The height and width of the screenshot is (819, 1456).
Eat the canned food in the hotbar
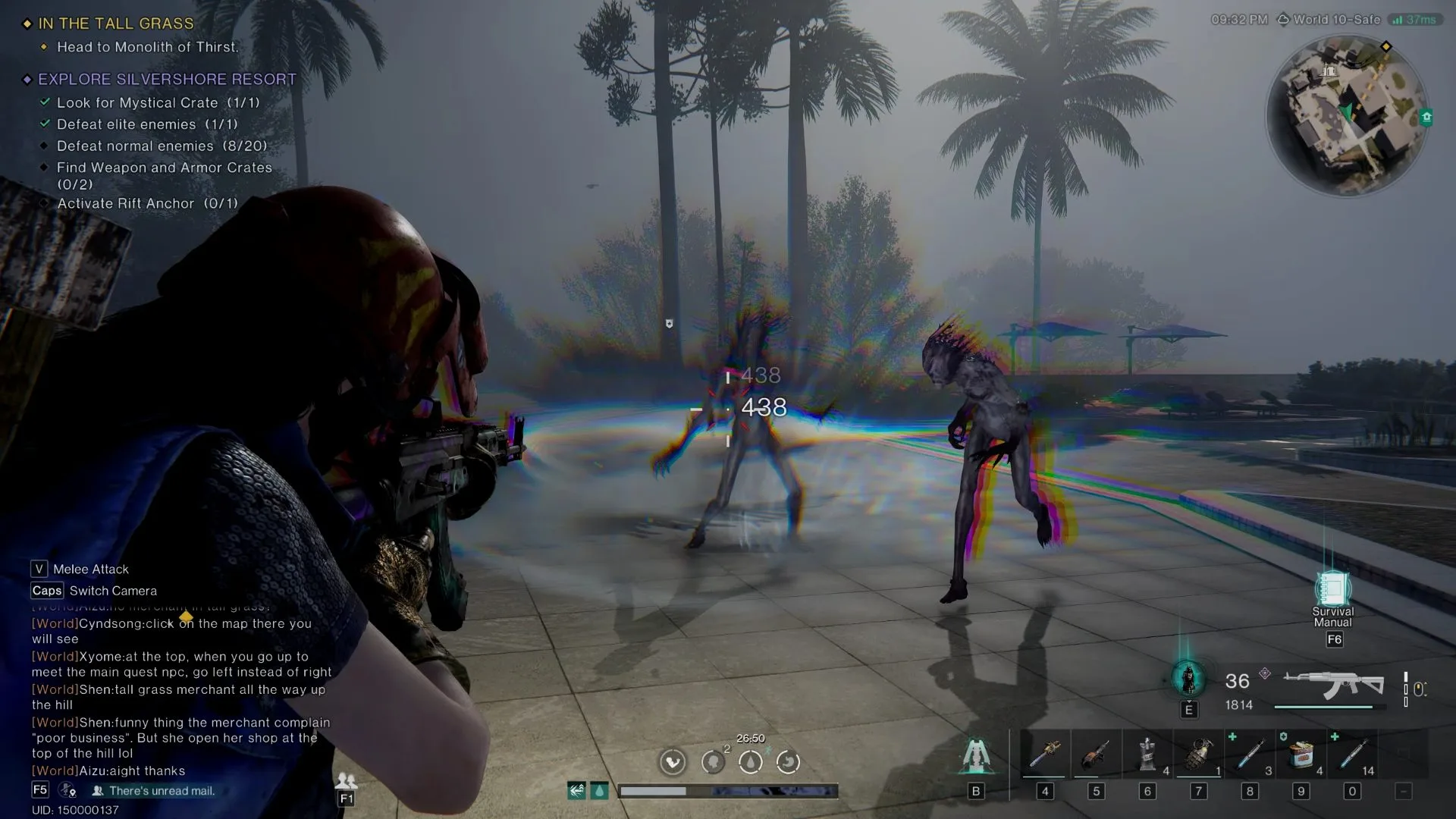point(1301,755)
